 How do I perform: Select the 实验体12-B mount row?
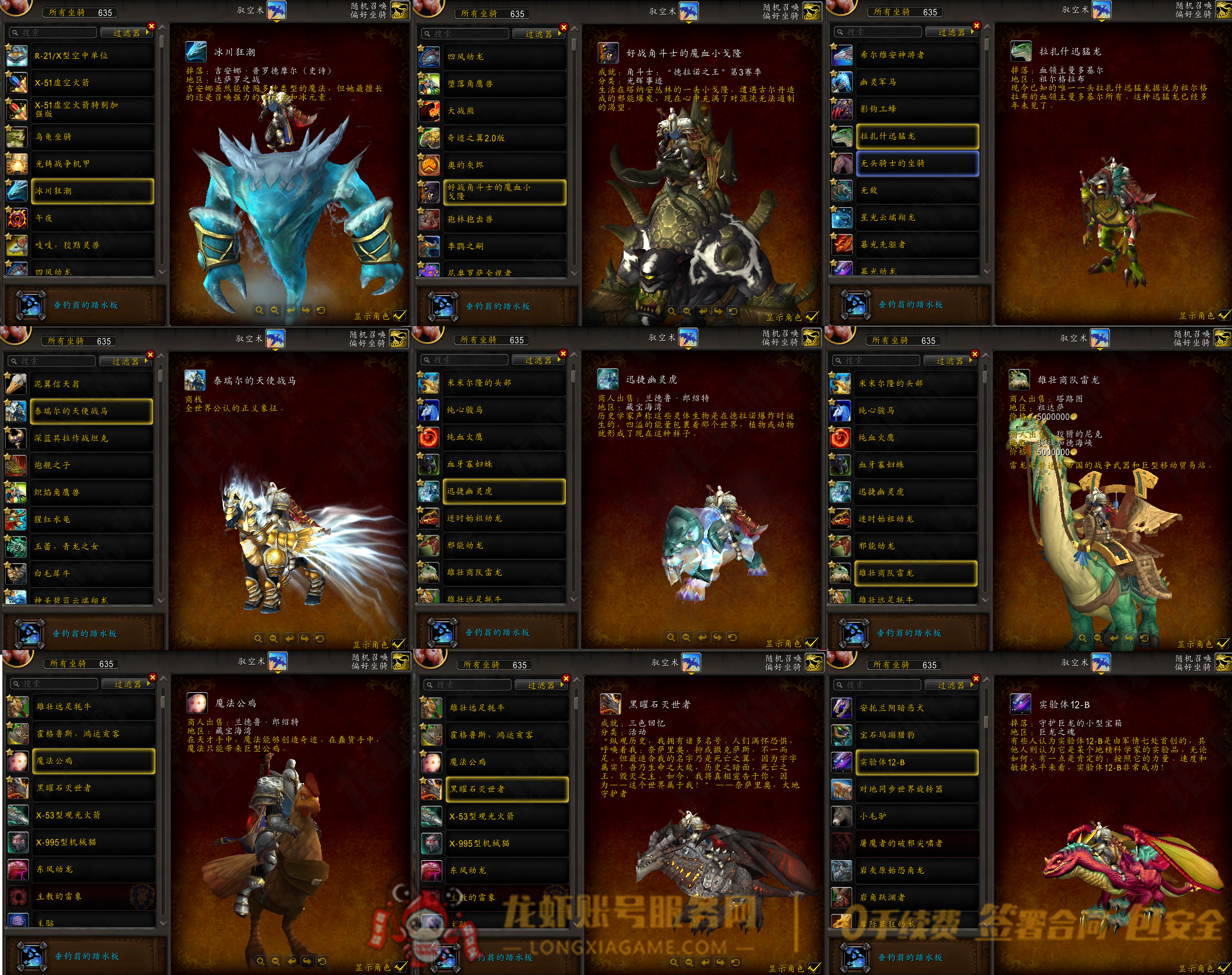pyautogui.click(x=916, y=762)
